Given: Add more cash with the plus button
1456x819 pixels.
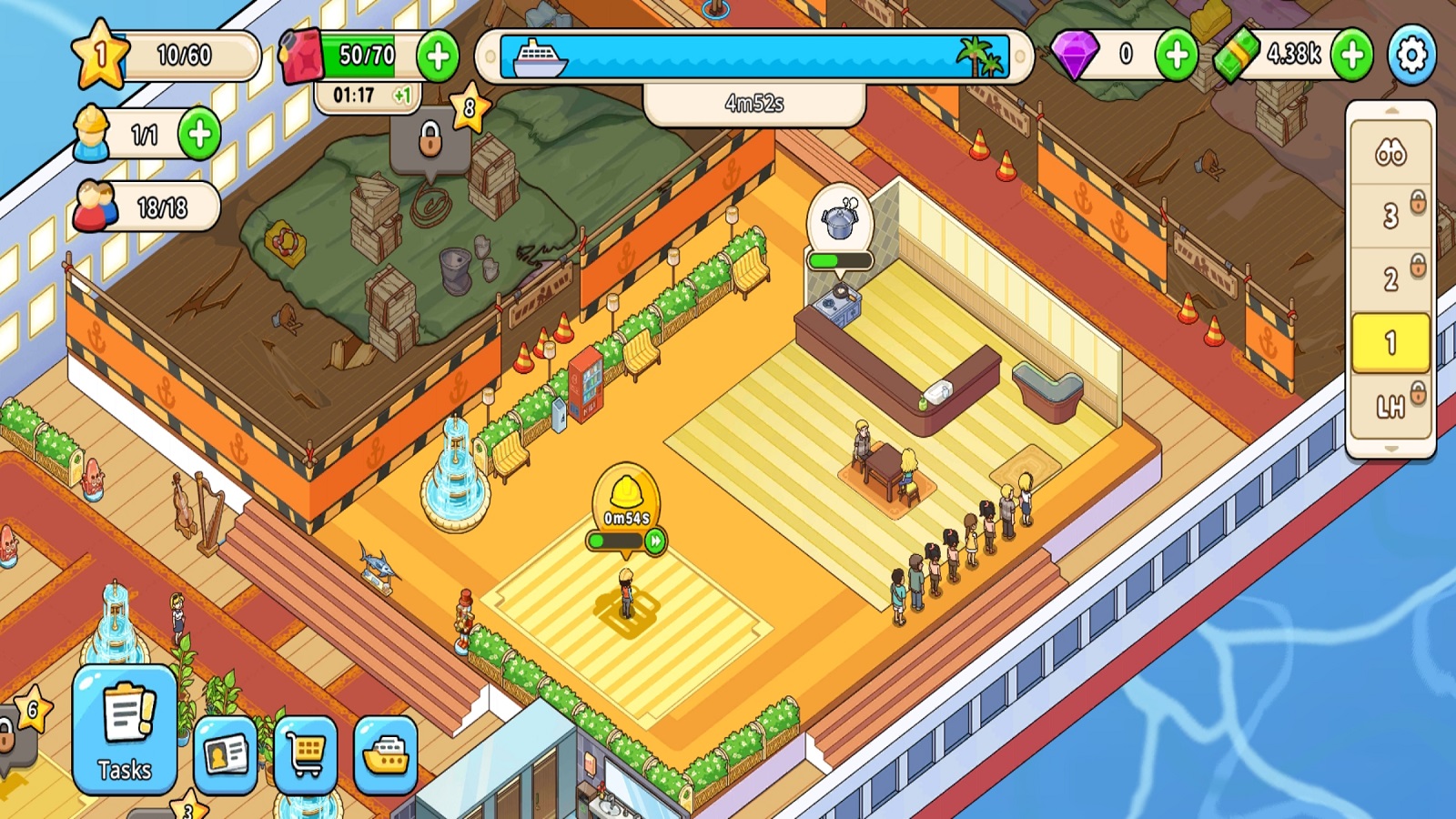Looking at the screenshot, I should pyautogui.click(x=1352, y=56).
